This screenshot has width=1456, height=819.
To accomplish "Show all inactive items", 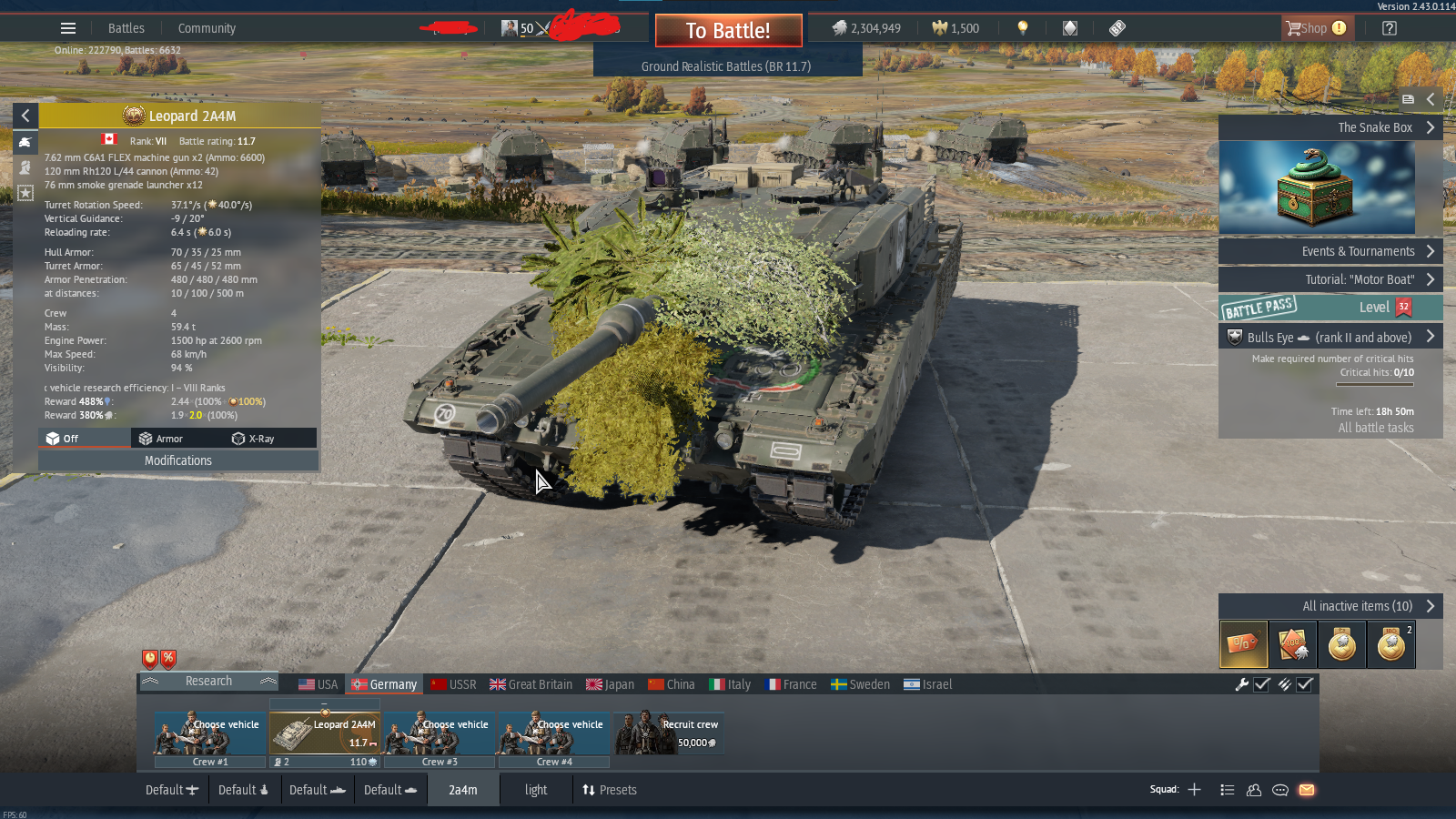I will click(1330, 606).
